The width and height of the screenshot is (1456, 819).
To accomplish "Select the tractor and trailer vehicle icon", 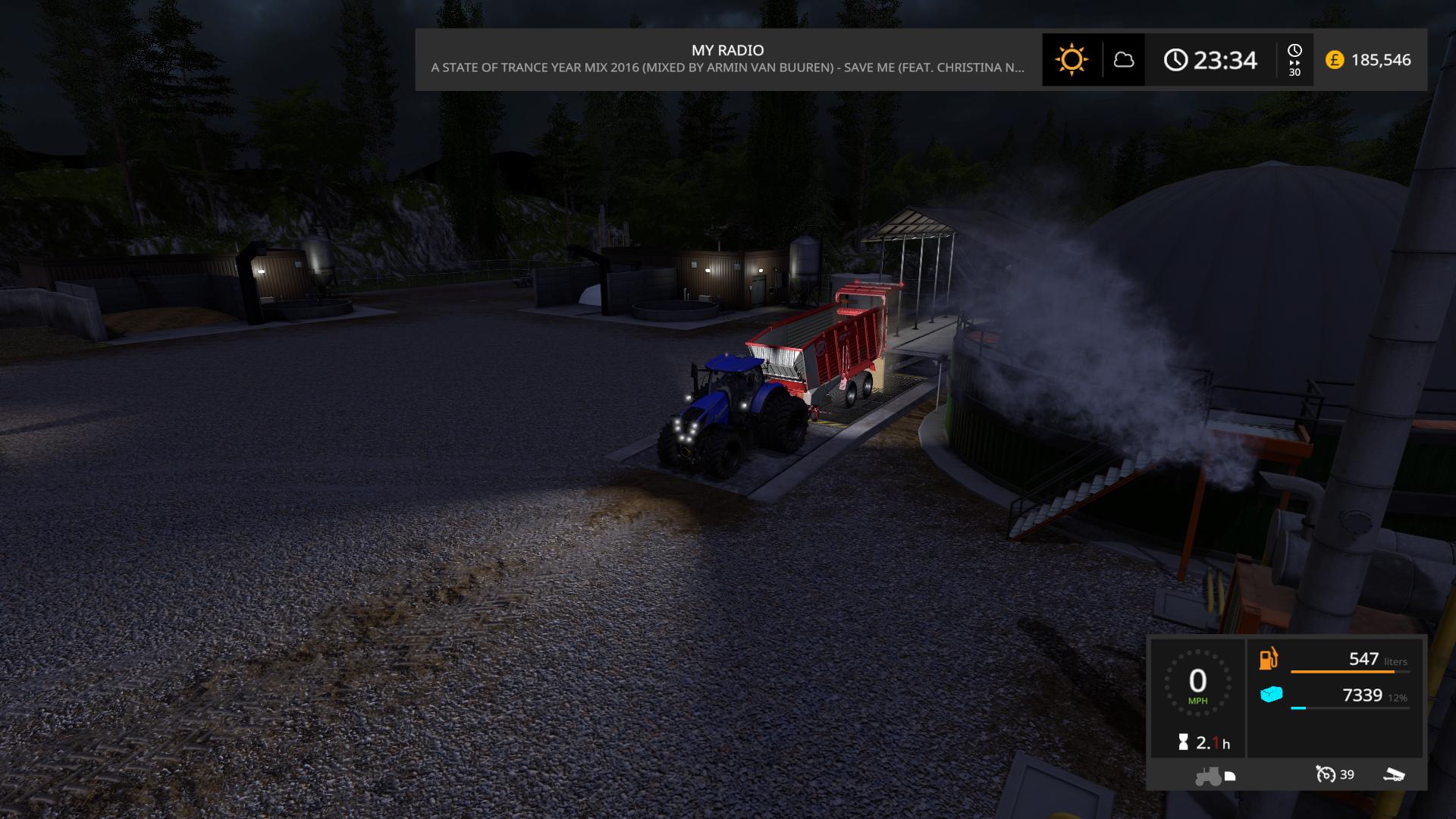I will click(1214, 776).
